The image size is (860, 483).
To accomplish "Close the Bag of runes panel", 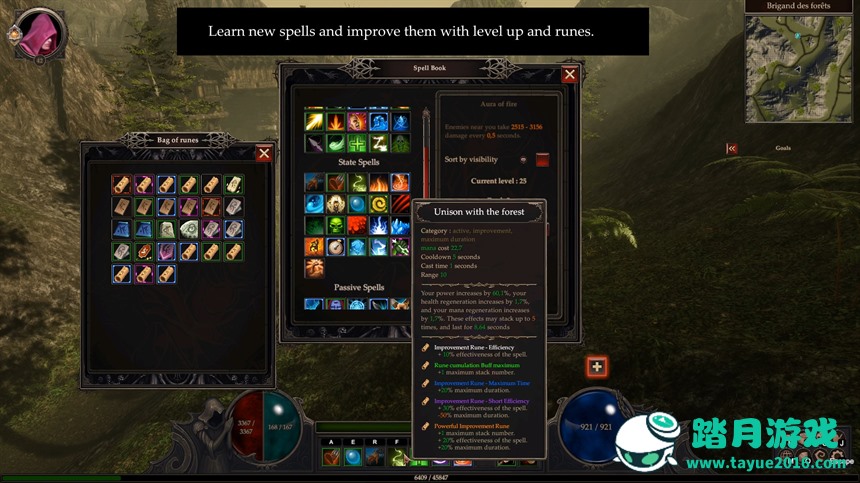I will coord(264,153).
